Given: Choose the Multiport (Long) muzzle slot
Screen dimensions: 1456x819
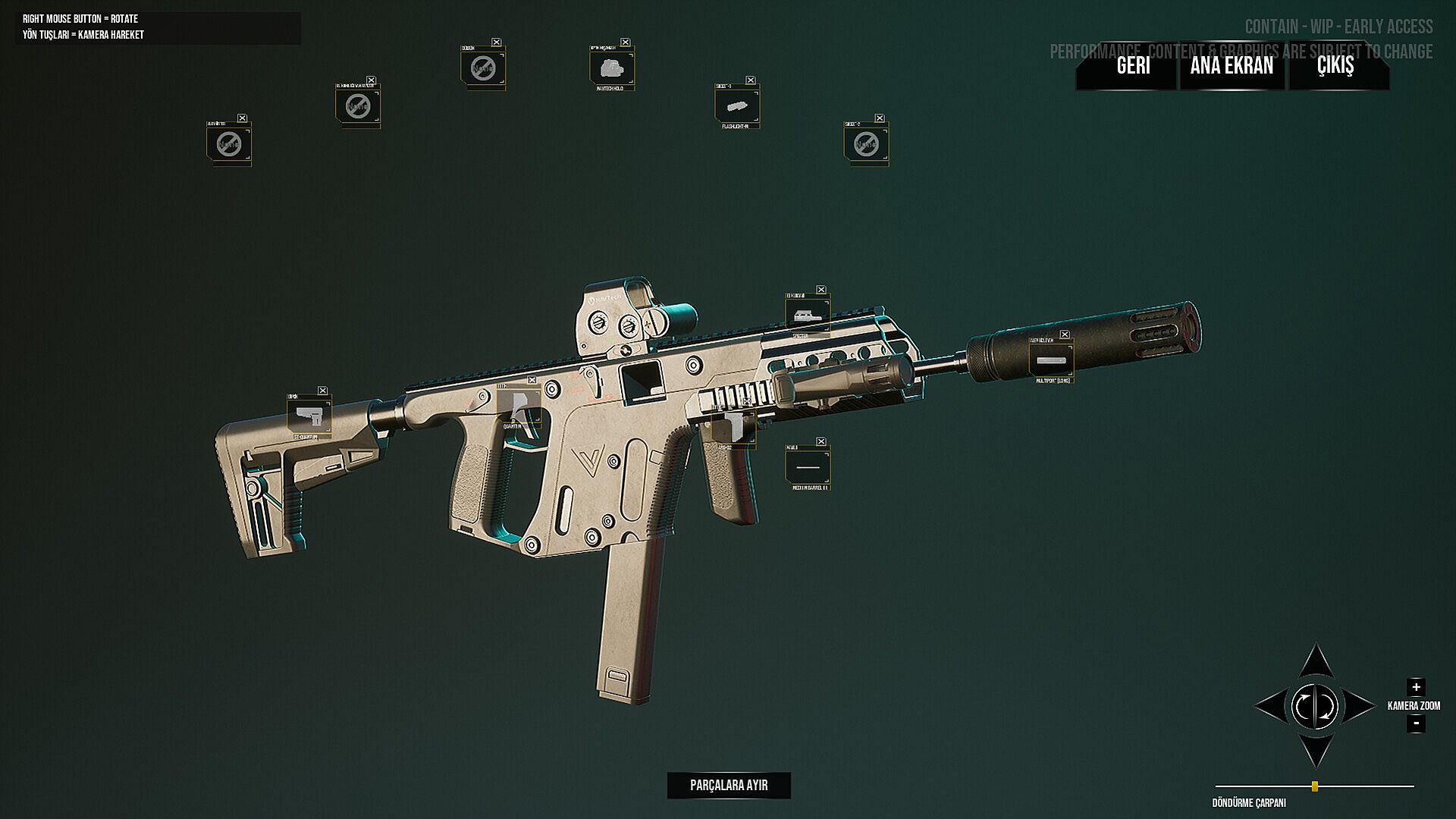Looking at the screenshot, I should pos(1051,359).
